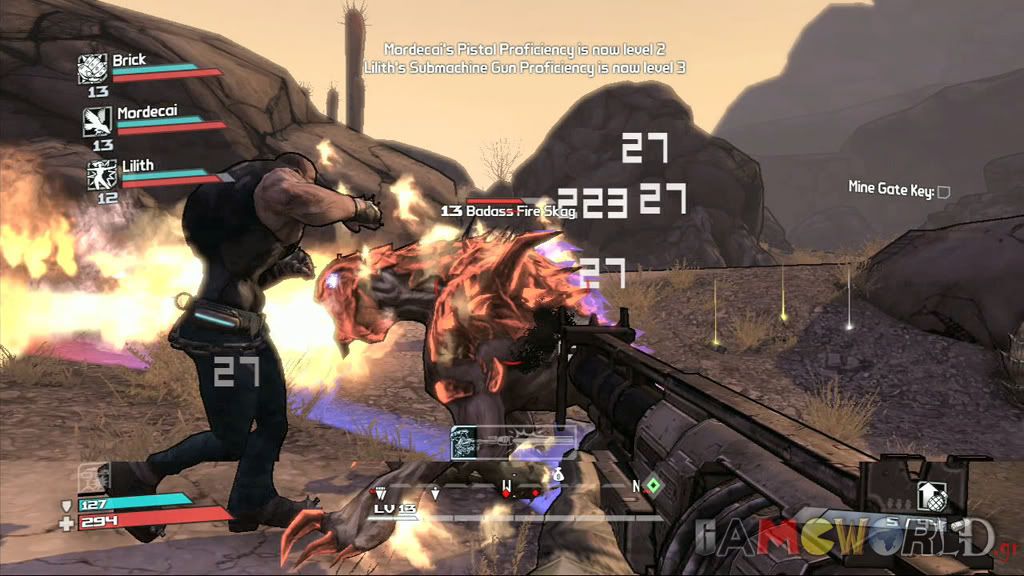Image resolution: width=1024 pixels, height=576 pixels.
Task: Click the player class portrait above the shield bar
Action: [92, 476]
